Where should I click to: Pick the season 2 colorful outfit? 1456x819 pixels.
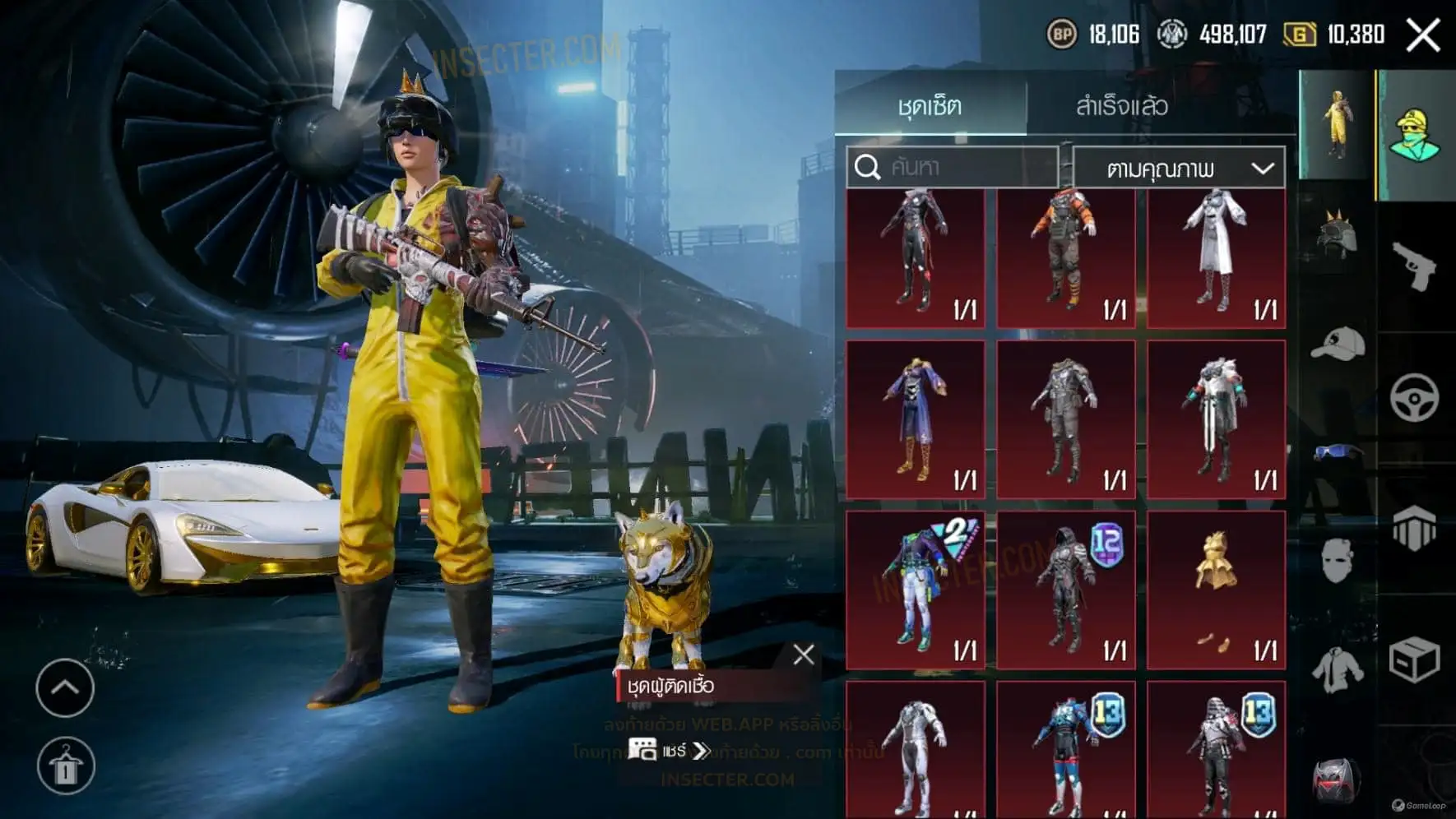pos(915,589)
